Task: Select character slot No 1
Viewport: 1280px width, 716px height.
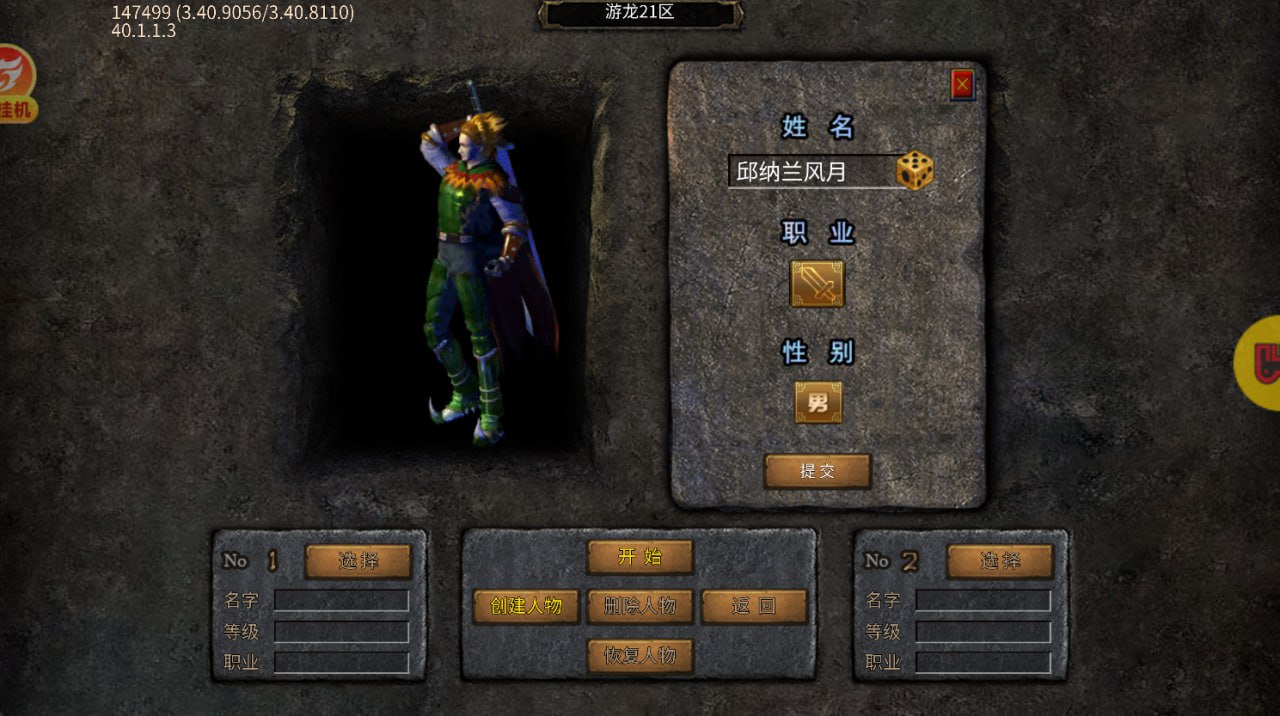Action: [x=358, y=561]
